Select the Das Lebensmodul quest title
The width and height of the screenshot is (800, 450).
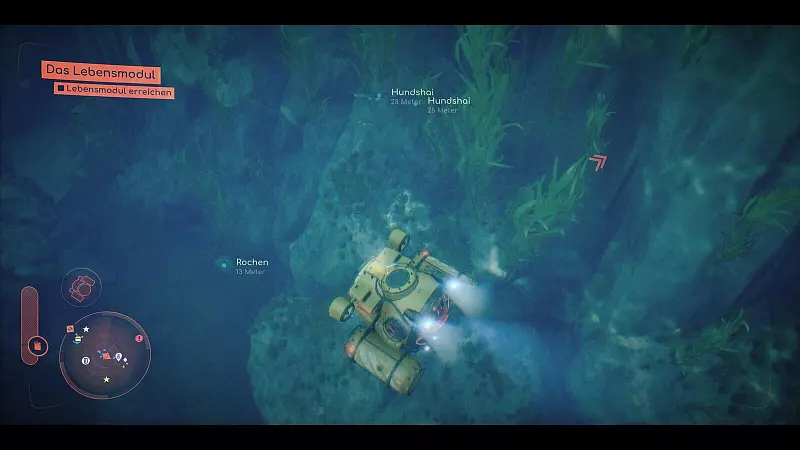(101, 73)
